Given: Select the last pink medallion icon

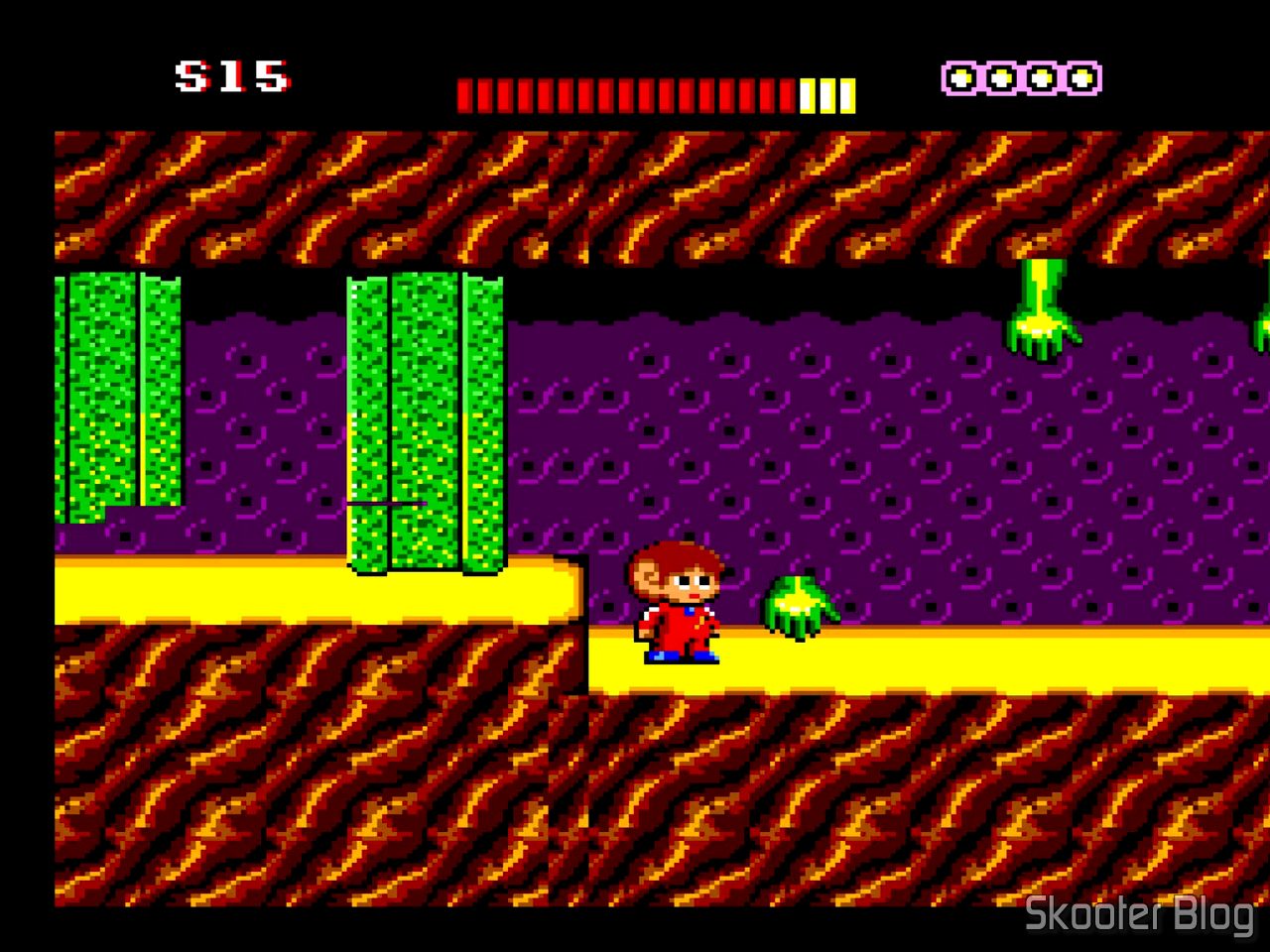Looking at the screenshot, I should tap(1081, 76).
